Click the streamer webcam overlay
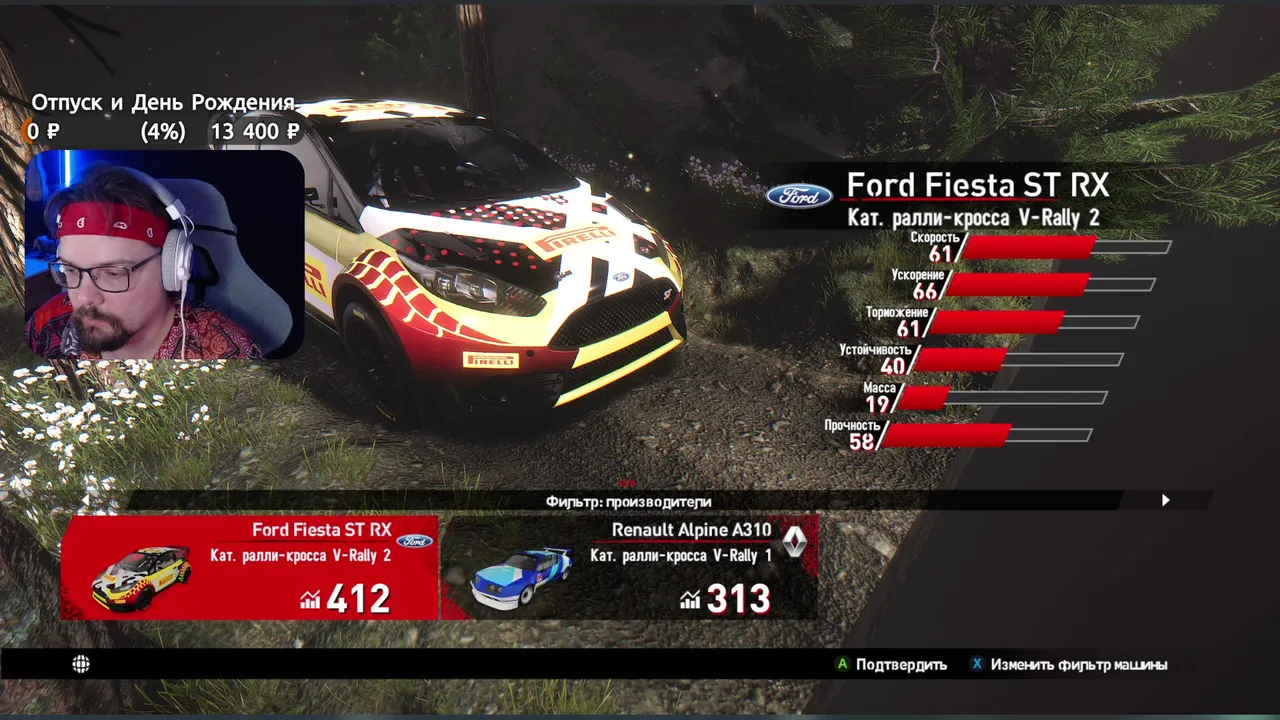 click(x=165, y=255)
